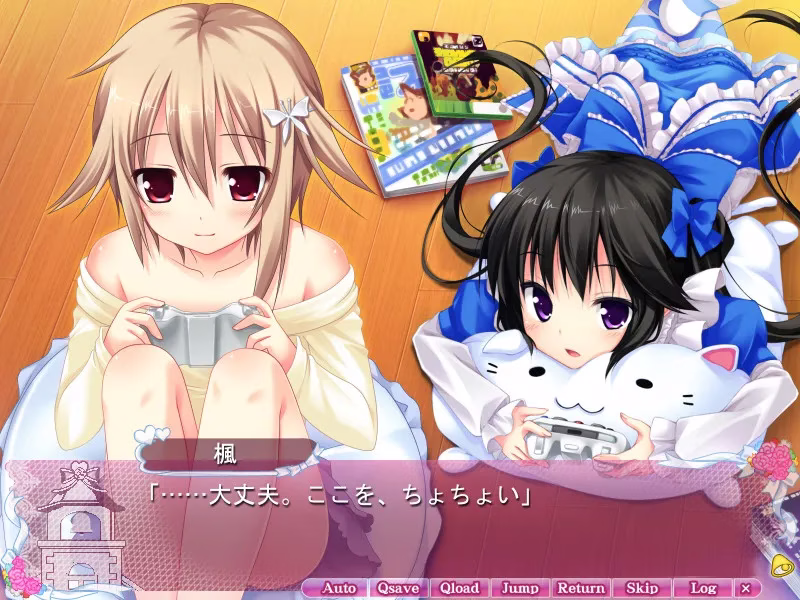This screenshot has width=800, height=600.
Task: Click the Jump button
Action: point(519,588)
